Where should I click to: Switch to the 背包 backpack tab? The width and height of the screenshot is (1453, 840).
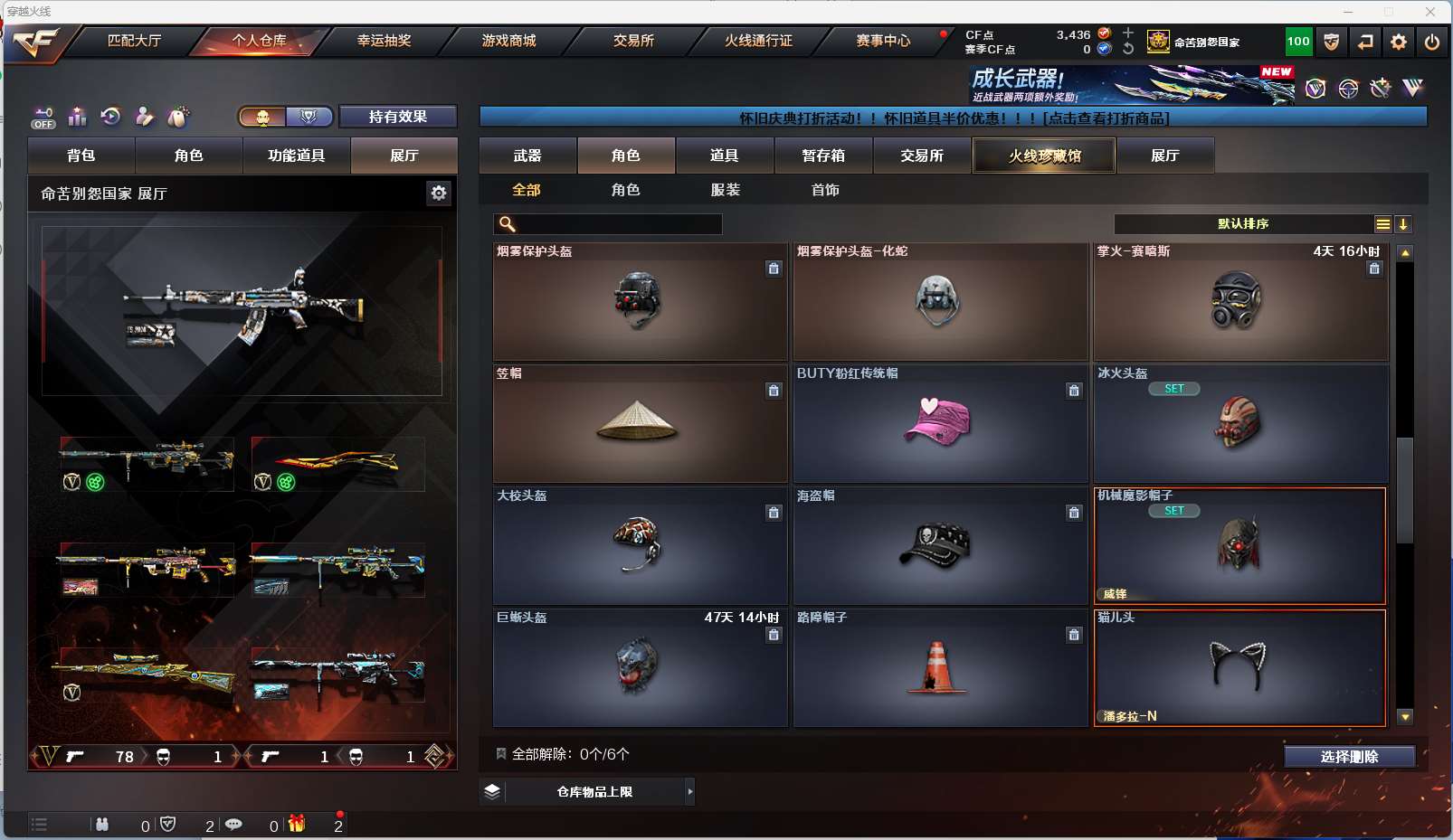[x=81, y=156]
